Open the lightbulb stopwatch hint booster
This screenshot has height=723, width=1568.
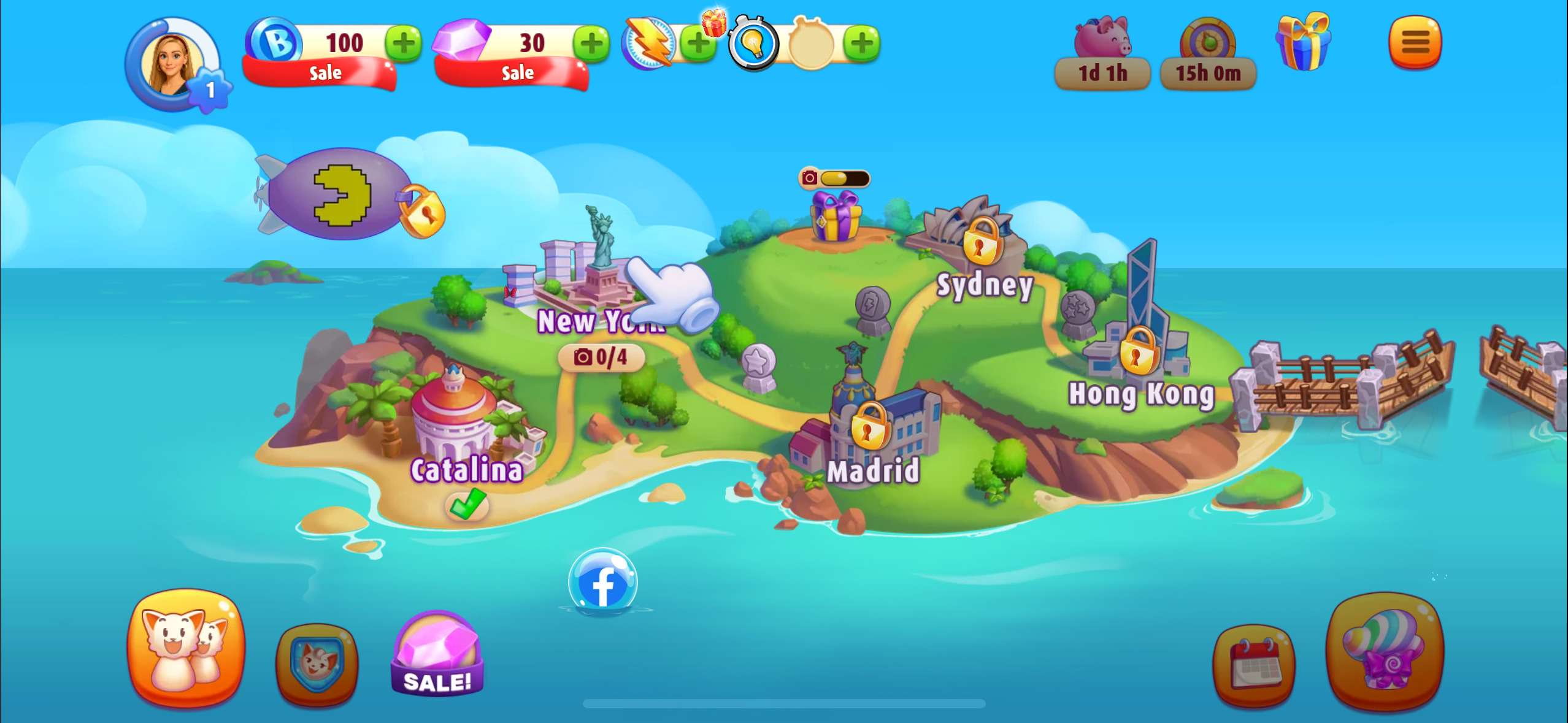[753, 43]
